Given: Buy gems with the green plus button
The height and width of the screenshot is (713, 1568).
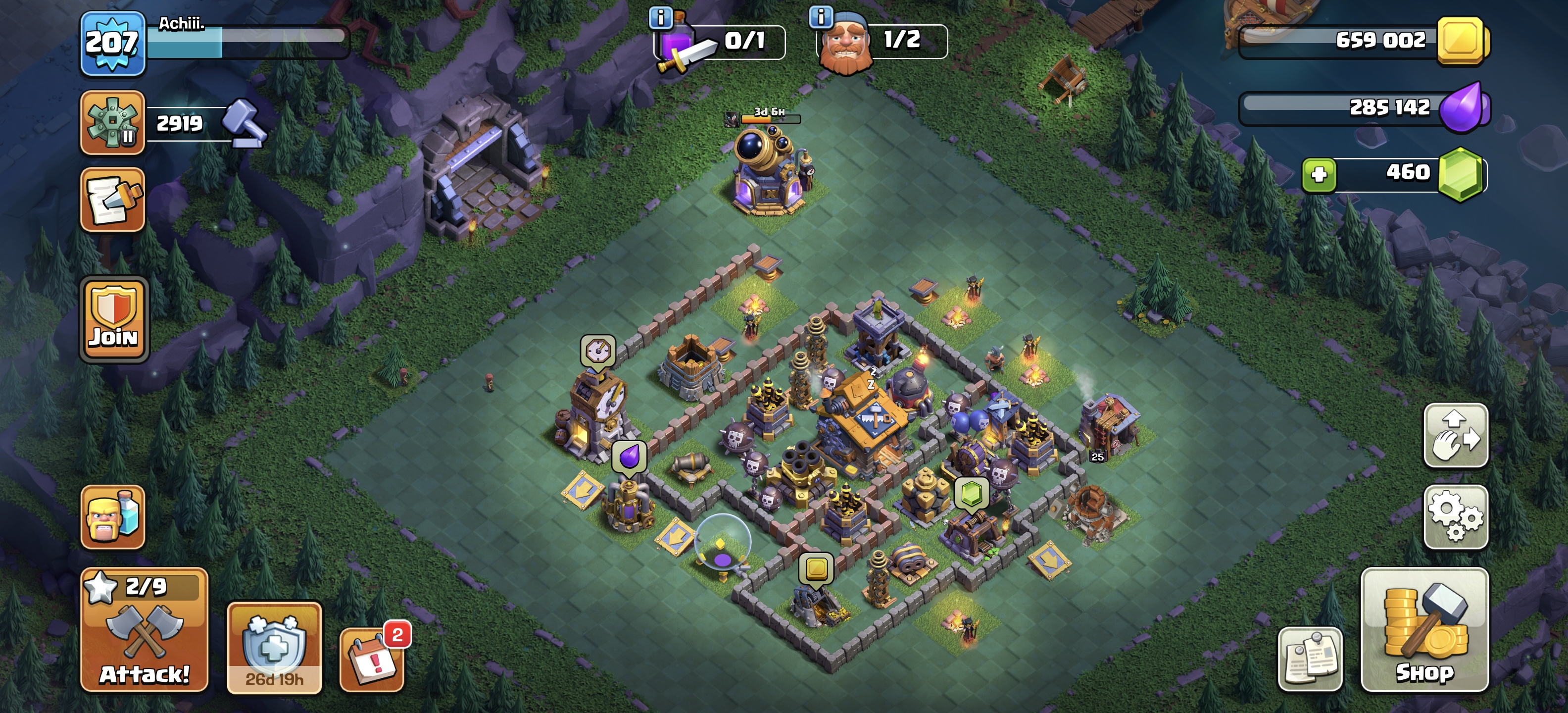Looking at the screenshot, I should (x=1319, y=175).
